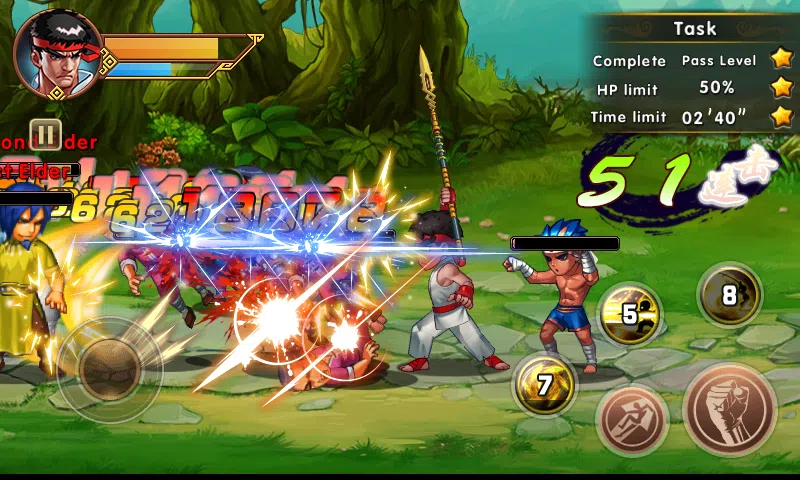The height and width of the screenshot is (480, 800).
Task: Trigger the skill showing cooldown 8
Action: 730,295
